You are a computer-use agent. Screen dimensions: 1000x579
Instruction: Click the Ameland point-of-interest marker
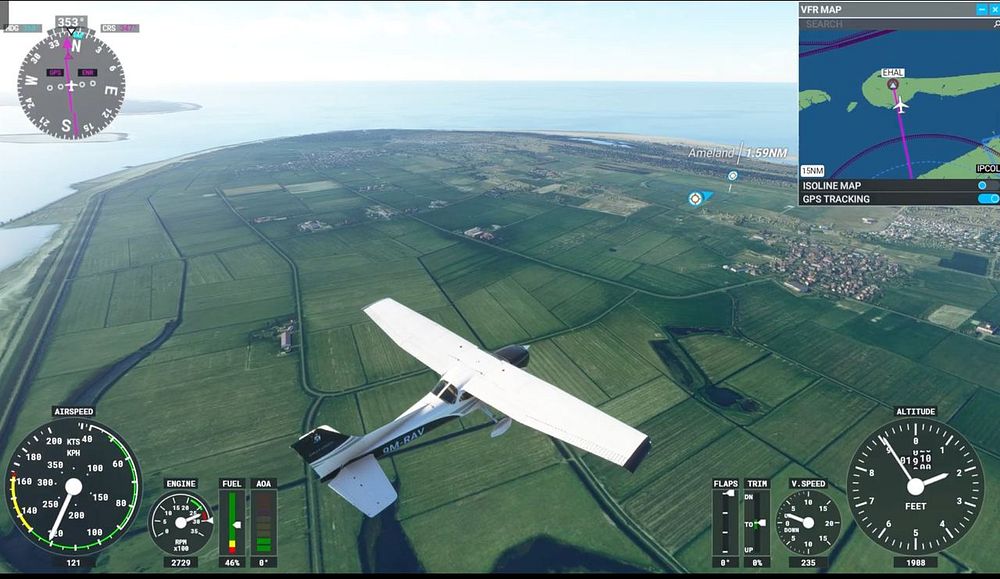tap(732, 176)
